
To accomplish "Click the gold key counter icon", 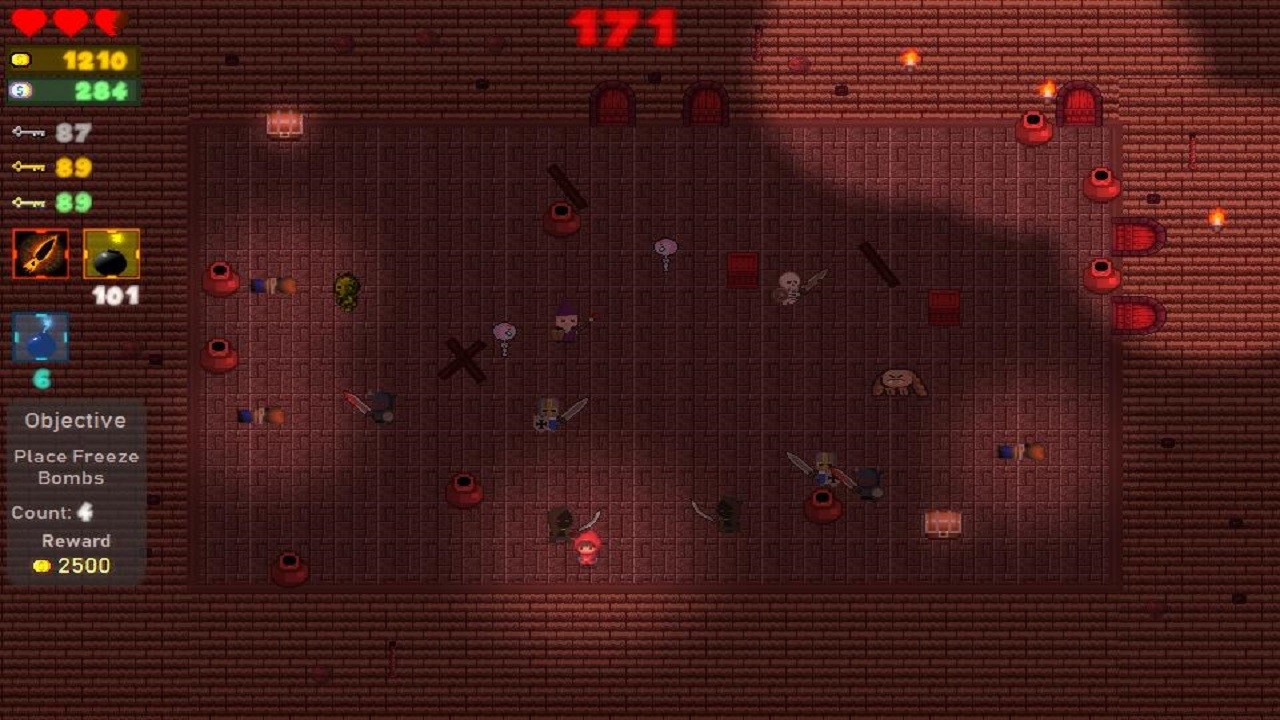I will [x=30, y=168].
